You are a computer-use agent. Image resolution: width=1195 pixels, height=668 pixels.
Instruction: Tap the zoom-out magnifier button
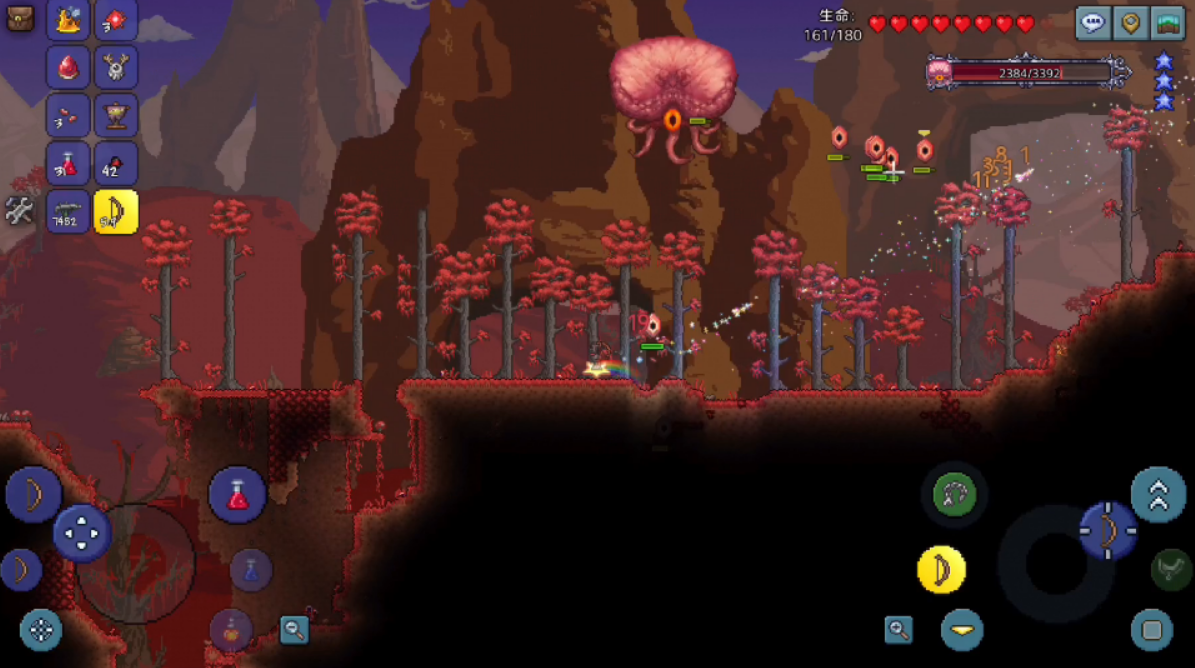pyautogui.click(x=294, y=629)
